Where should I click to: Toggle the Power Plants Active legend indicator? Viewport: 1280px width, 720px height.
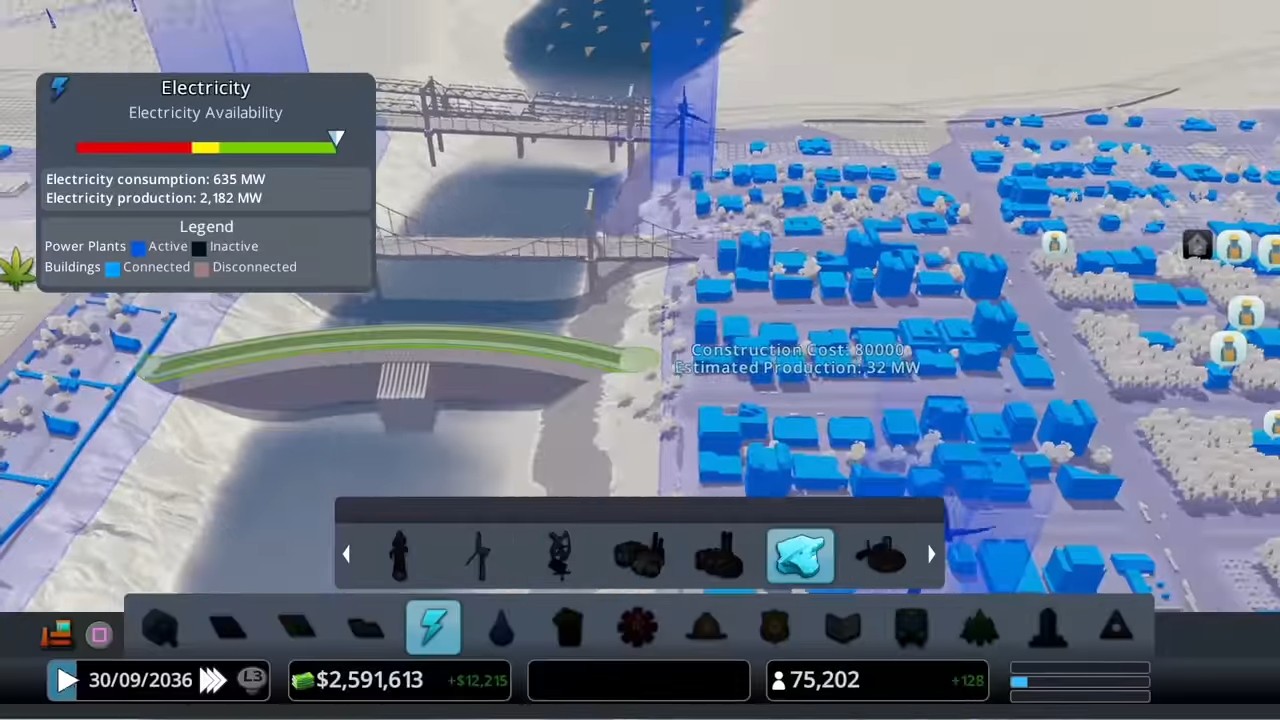point(138,247)
